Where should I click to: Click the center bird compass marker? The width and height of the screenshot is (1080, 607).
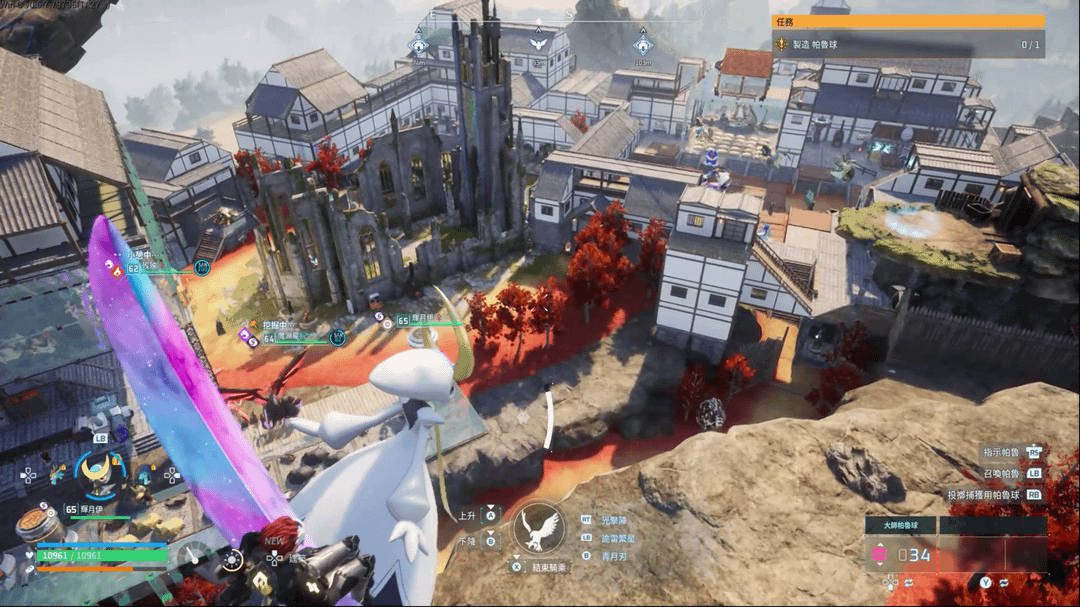click(539, 44)
